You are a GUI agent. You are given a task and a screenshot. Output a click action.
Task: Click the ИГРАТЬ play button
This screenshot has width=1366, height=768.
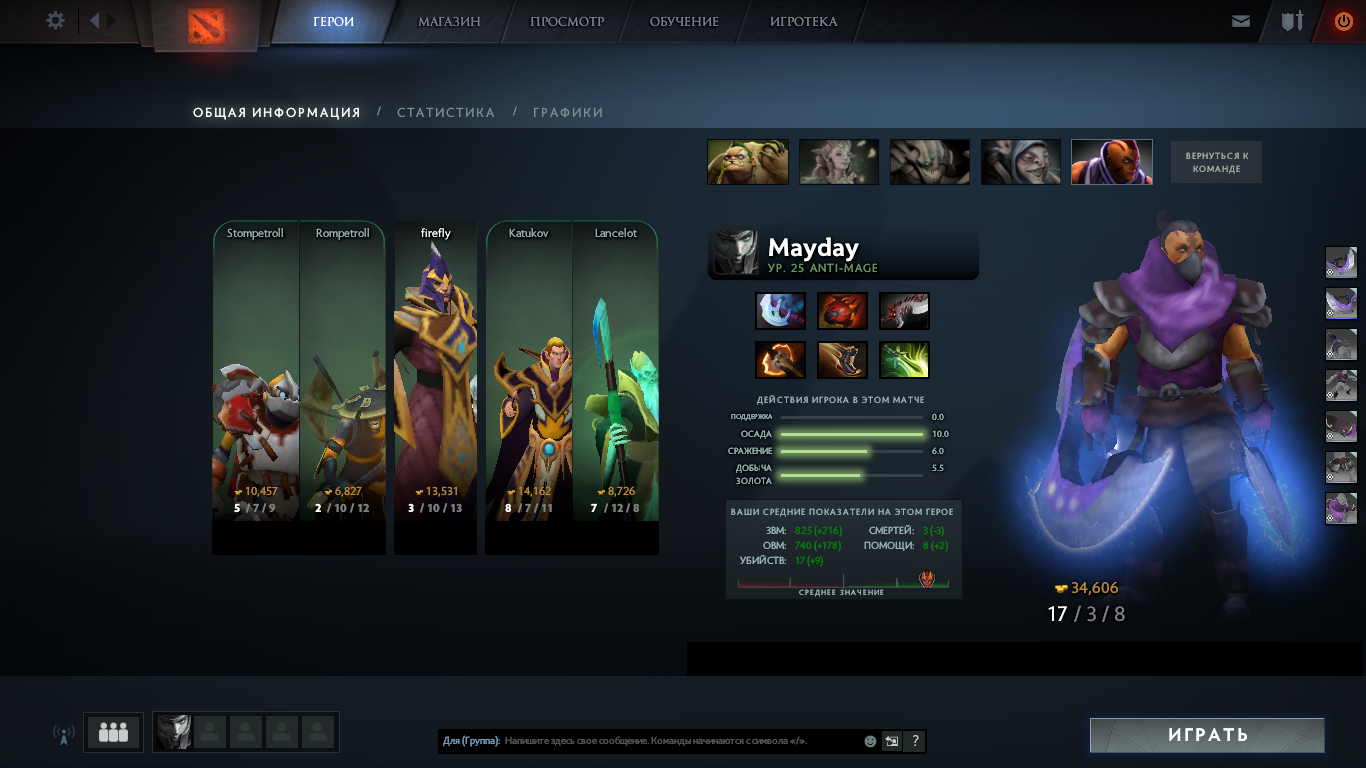pos(1207,735)
